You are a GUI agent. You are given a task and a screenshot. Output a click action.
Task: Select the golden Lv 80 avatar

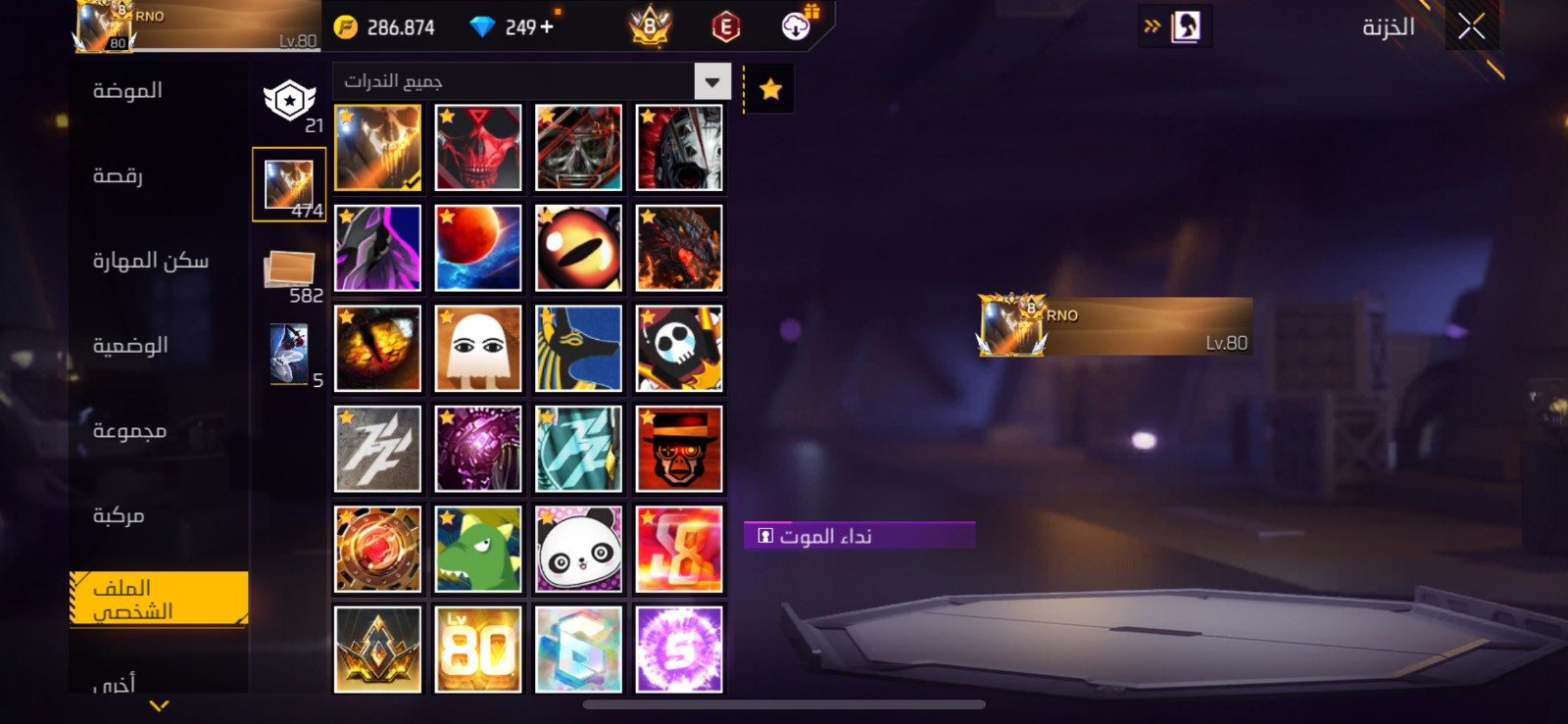tap(478, 650)
